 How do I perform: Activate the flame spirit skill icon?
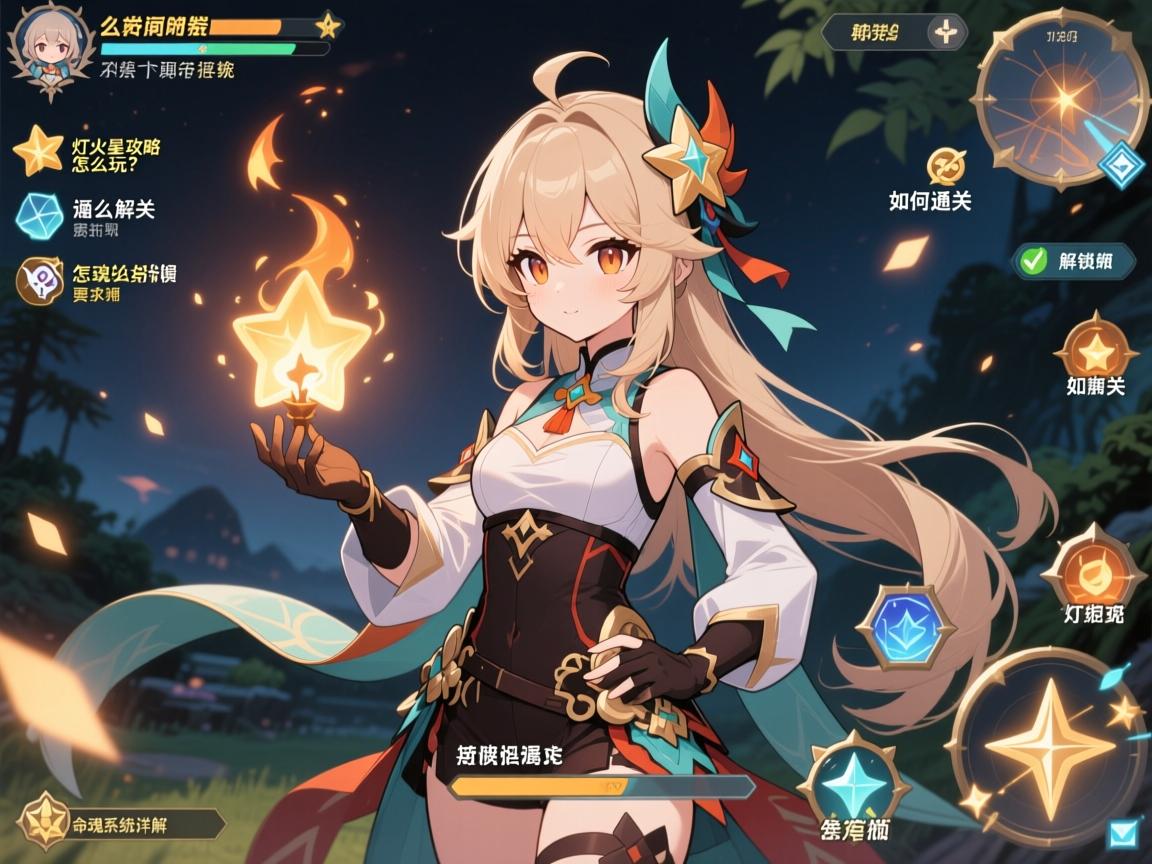(x=1093, y=572)
